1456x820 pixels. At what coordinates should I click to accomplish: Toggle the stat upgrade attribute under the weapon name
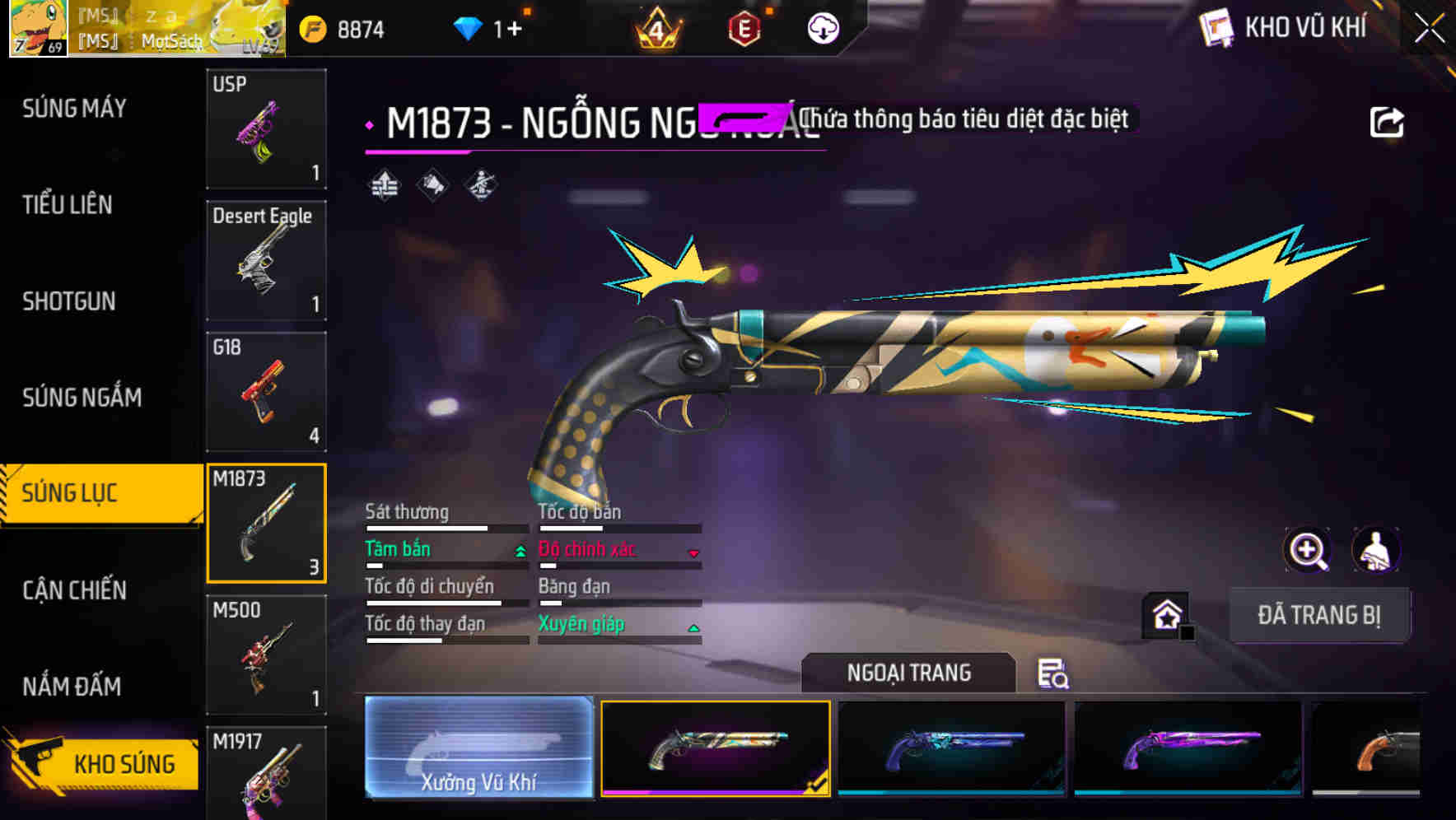(383, 185)
